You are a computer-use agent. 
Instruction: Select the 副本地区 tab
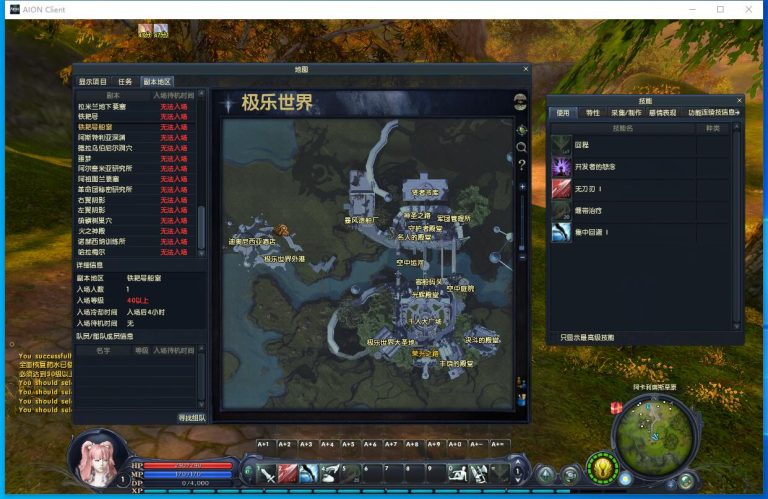click(156, 82)
